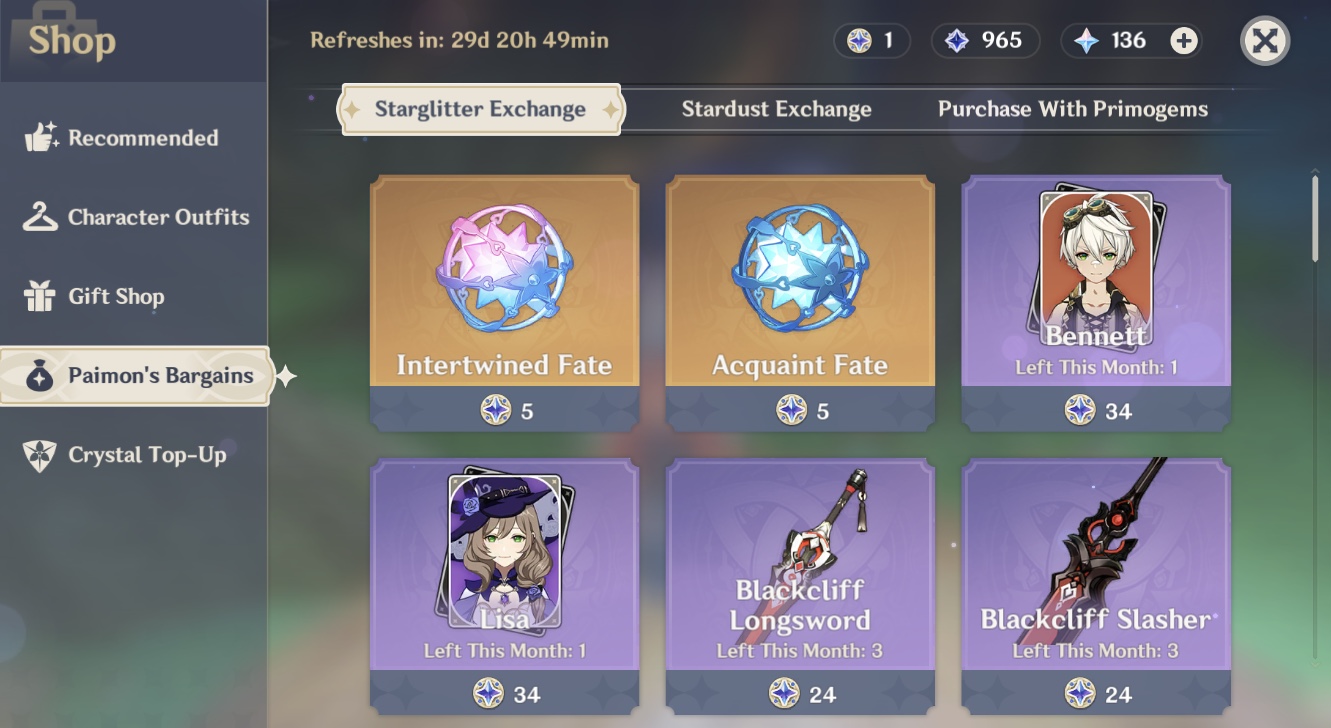The width and height of the screenshot is (1331, 728).
Task: Click the plus button to add currency
Action: (x=1186, y=40)
